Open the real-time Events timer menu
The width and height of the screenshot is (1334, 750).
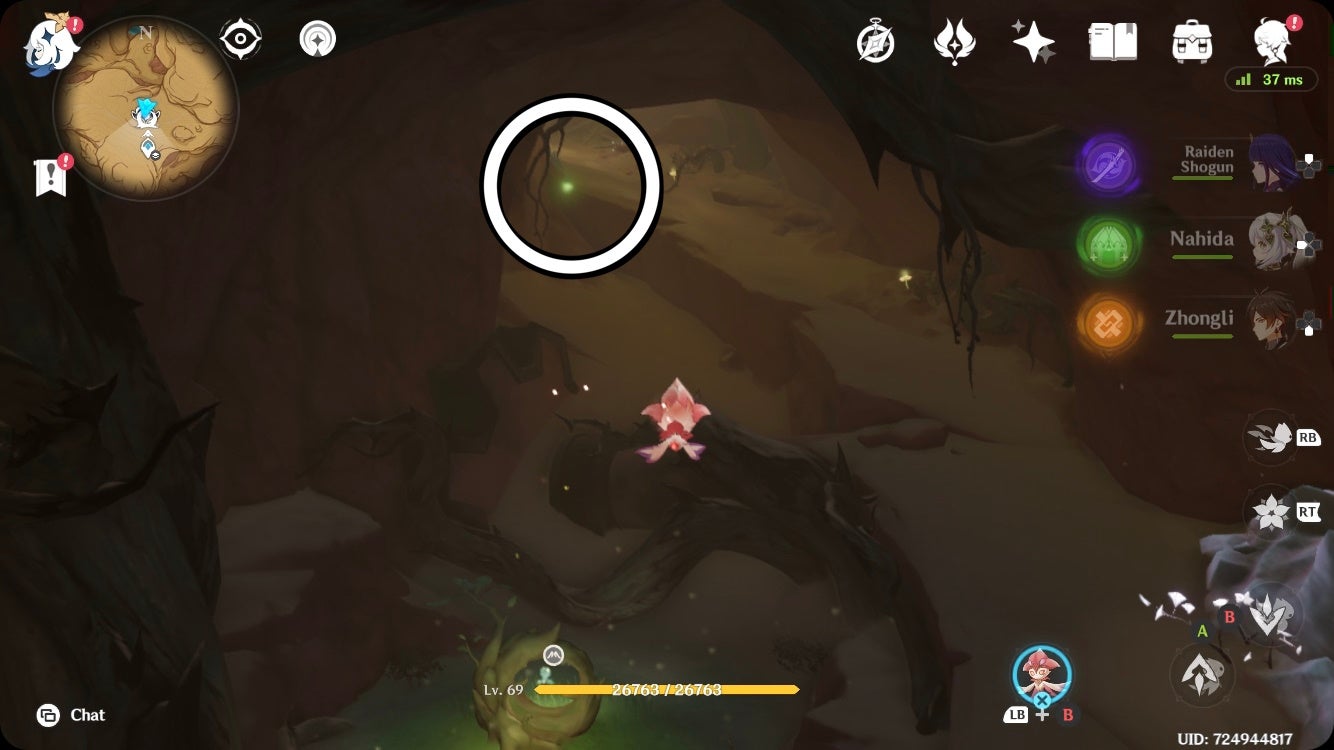tap(876, 40)
